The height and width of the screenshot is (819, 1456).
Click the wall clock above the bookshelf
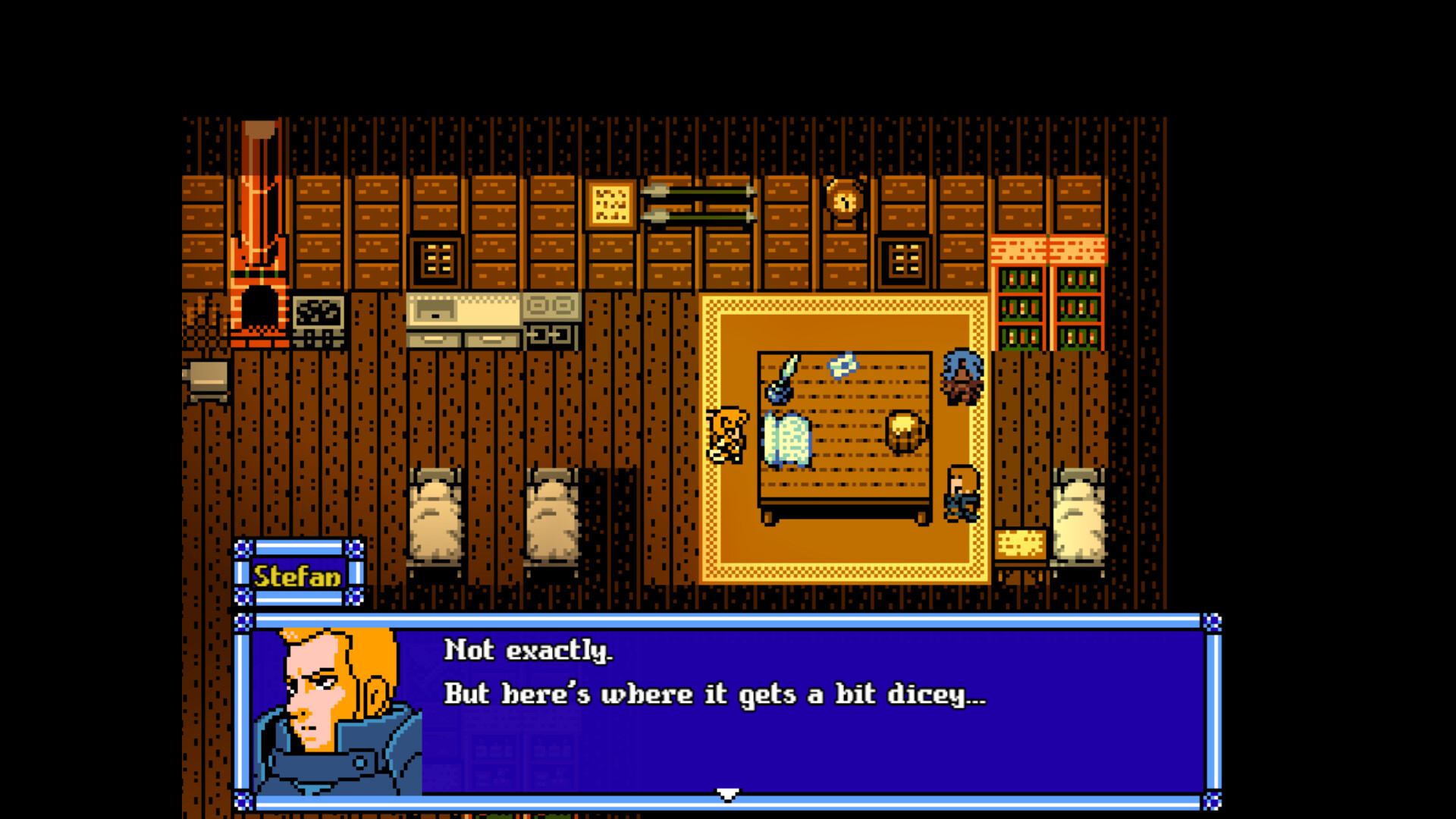tap(844, 201)
